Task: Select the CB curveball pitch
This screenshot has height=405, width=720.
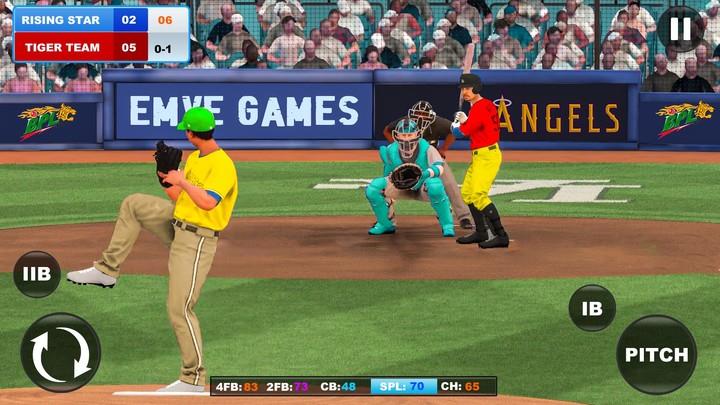Action: click(x=340, y=386)
